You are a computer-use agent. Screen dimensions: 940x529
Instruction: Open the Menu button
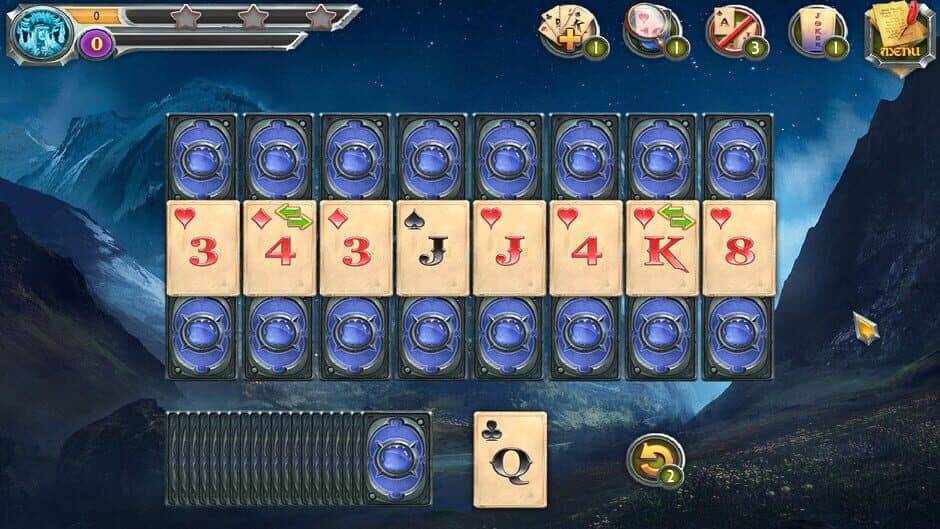[x=899, y=36]
